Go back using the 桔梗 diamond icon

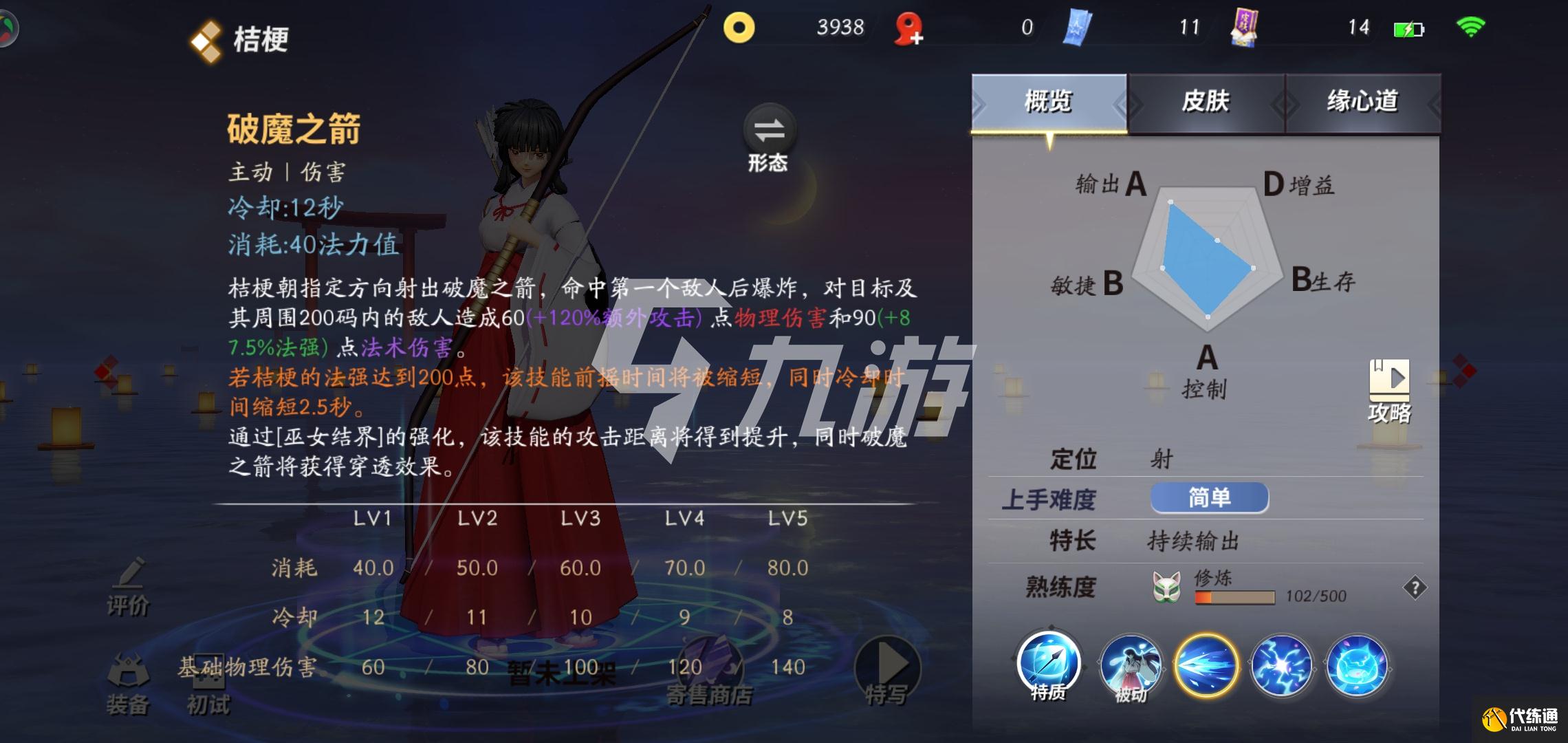206,41
